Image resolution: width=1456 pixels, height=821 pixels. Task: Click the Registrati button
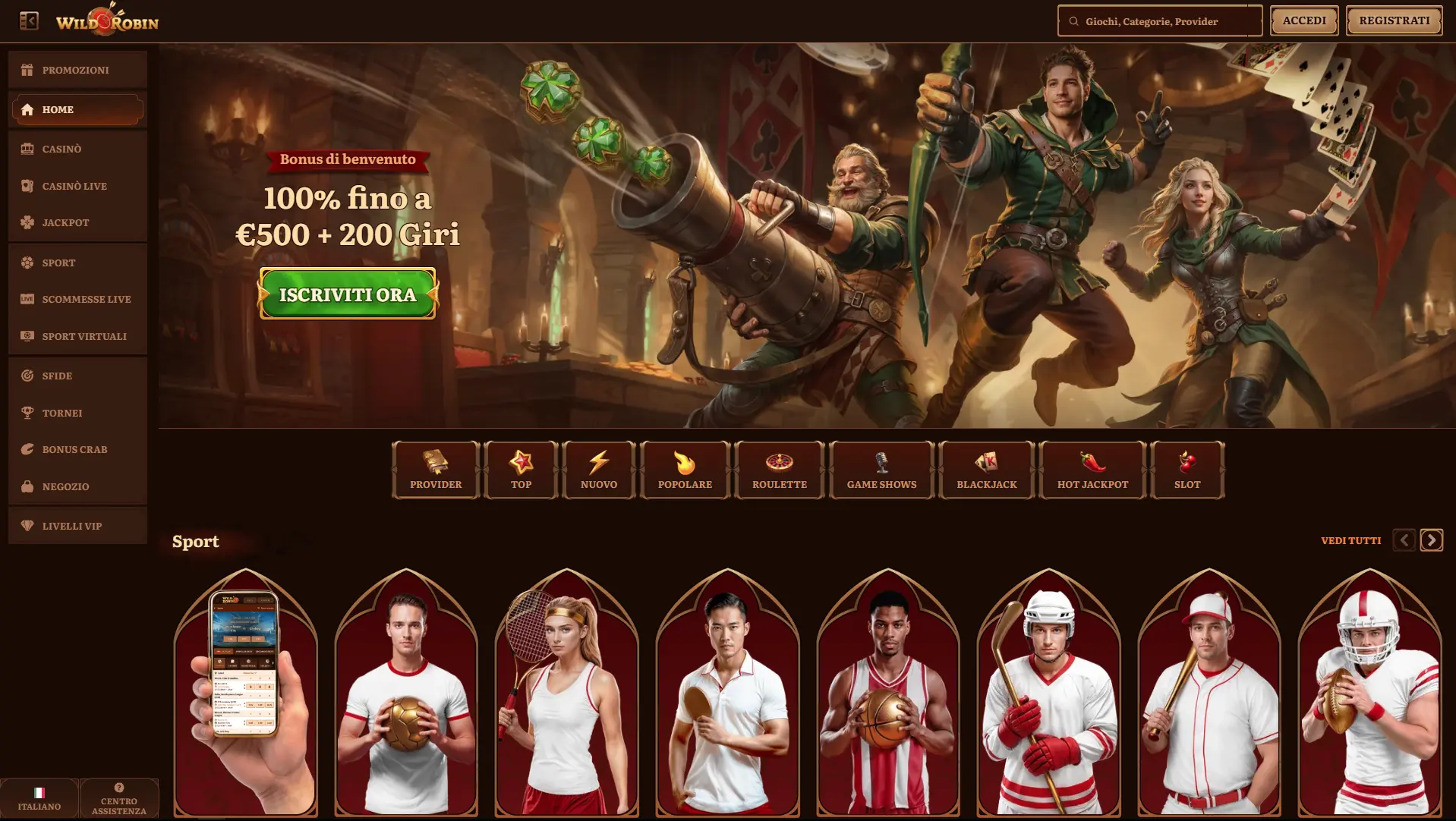[1394, 20]
